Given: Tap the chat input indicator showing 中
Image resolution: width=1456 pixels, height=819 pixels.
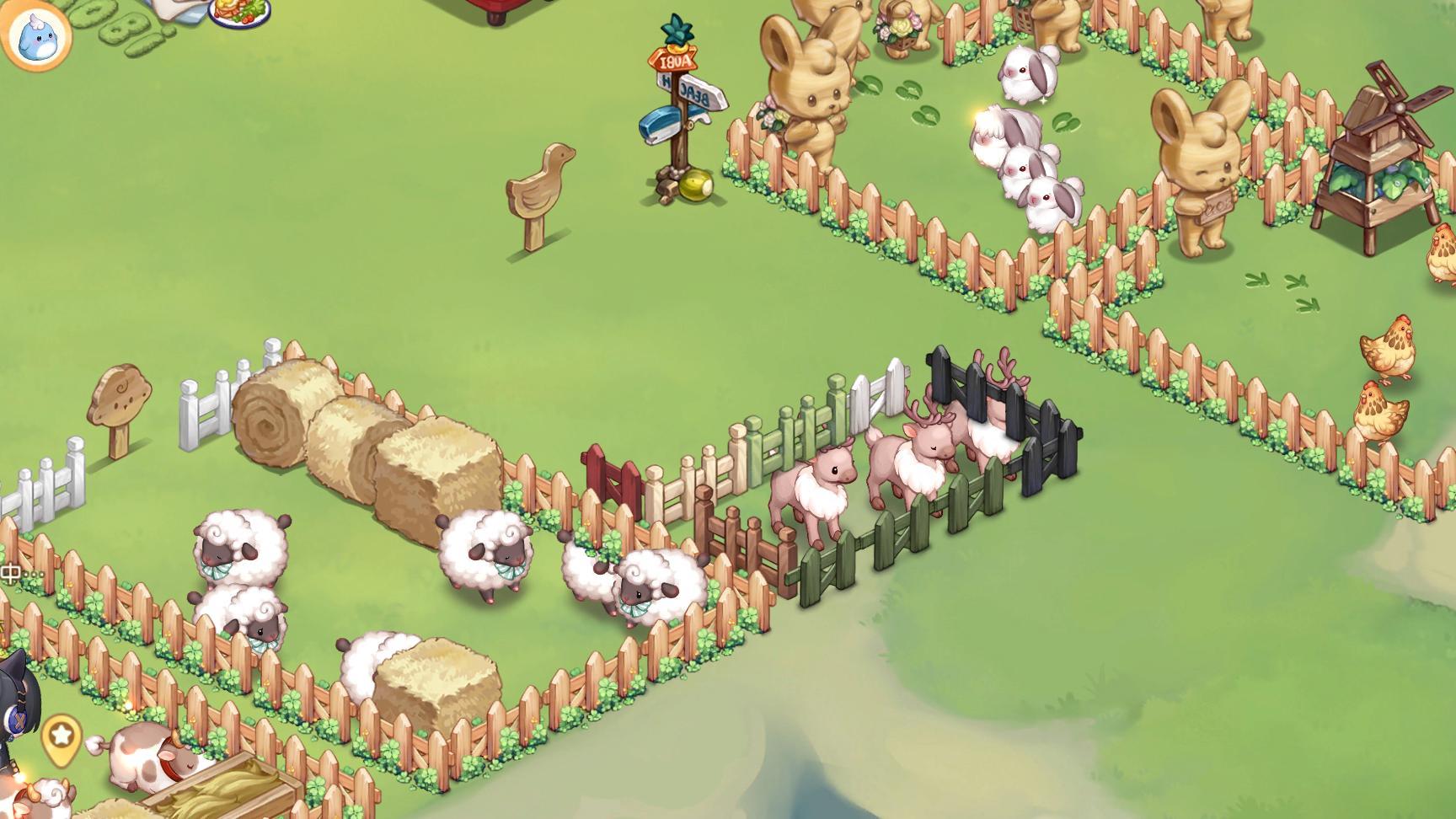Looking at the screenshot, I should pyautogui.click(x=11, y=573).
